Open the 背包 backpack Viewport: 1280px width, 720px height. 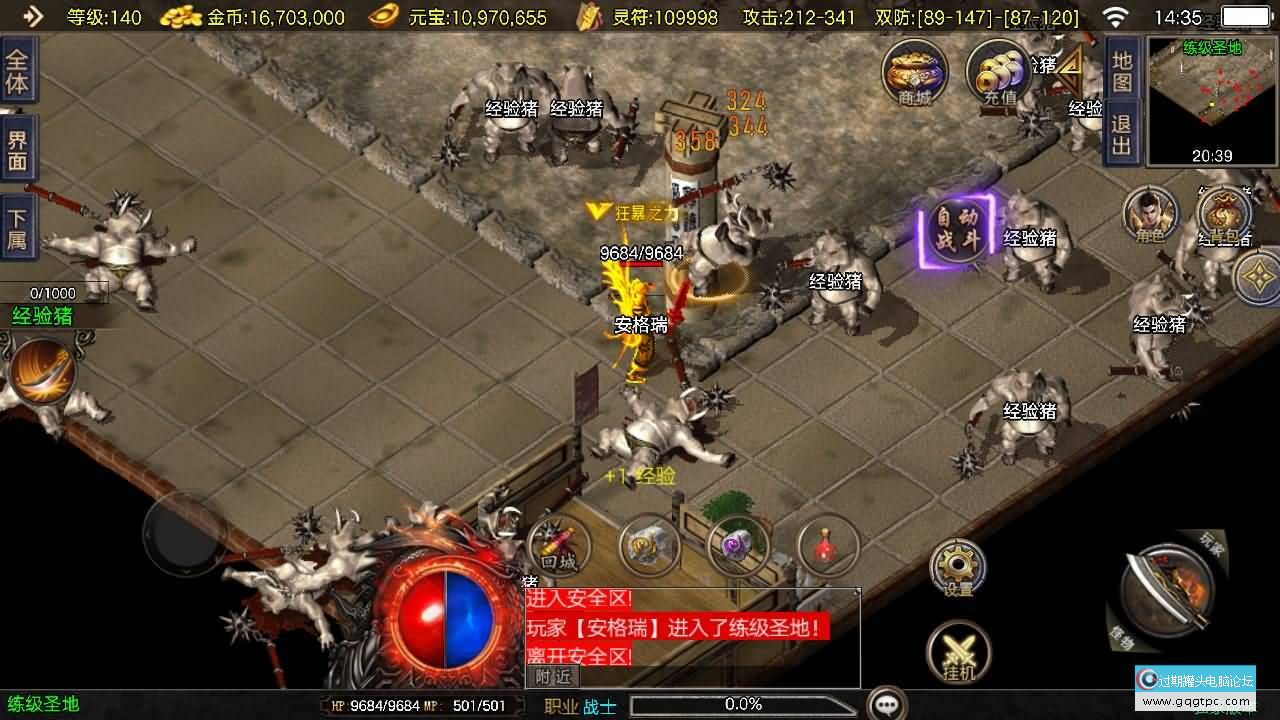coord(1223,215)
